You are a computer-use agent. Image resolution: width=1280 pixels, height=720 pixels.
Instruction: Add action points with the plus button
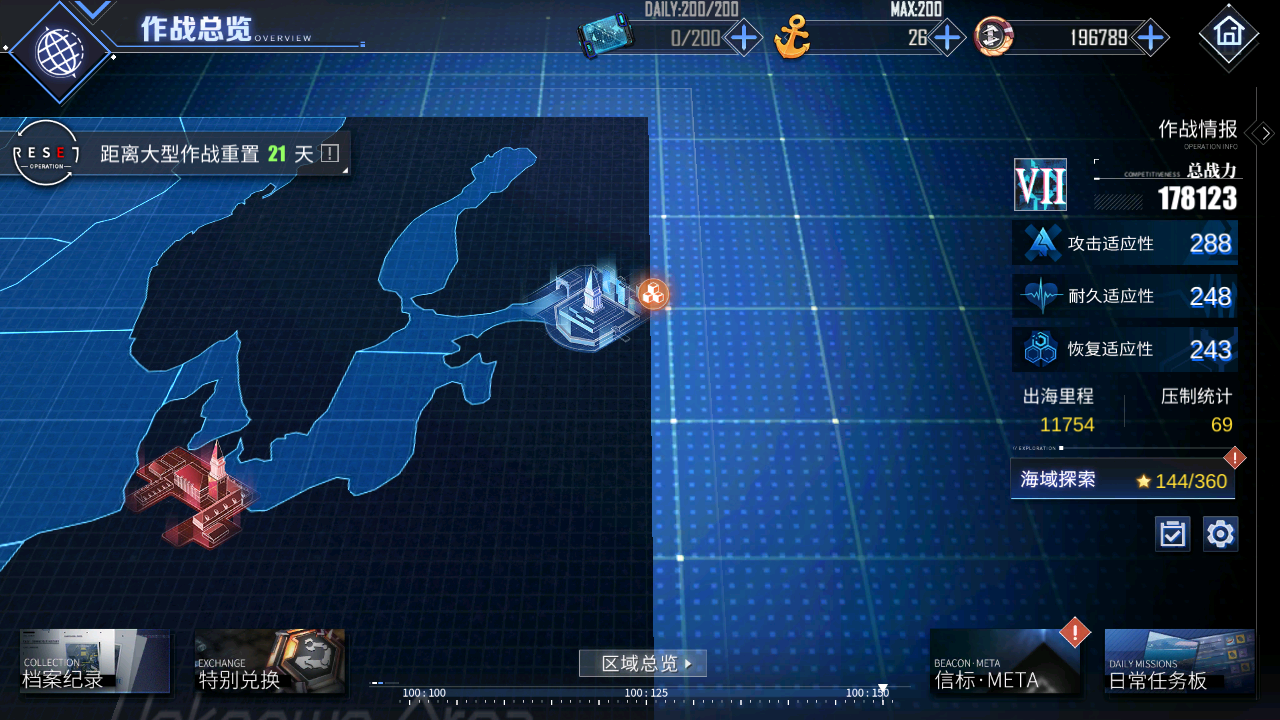744,39
